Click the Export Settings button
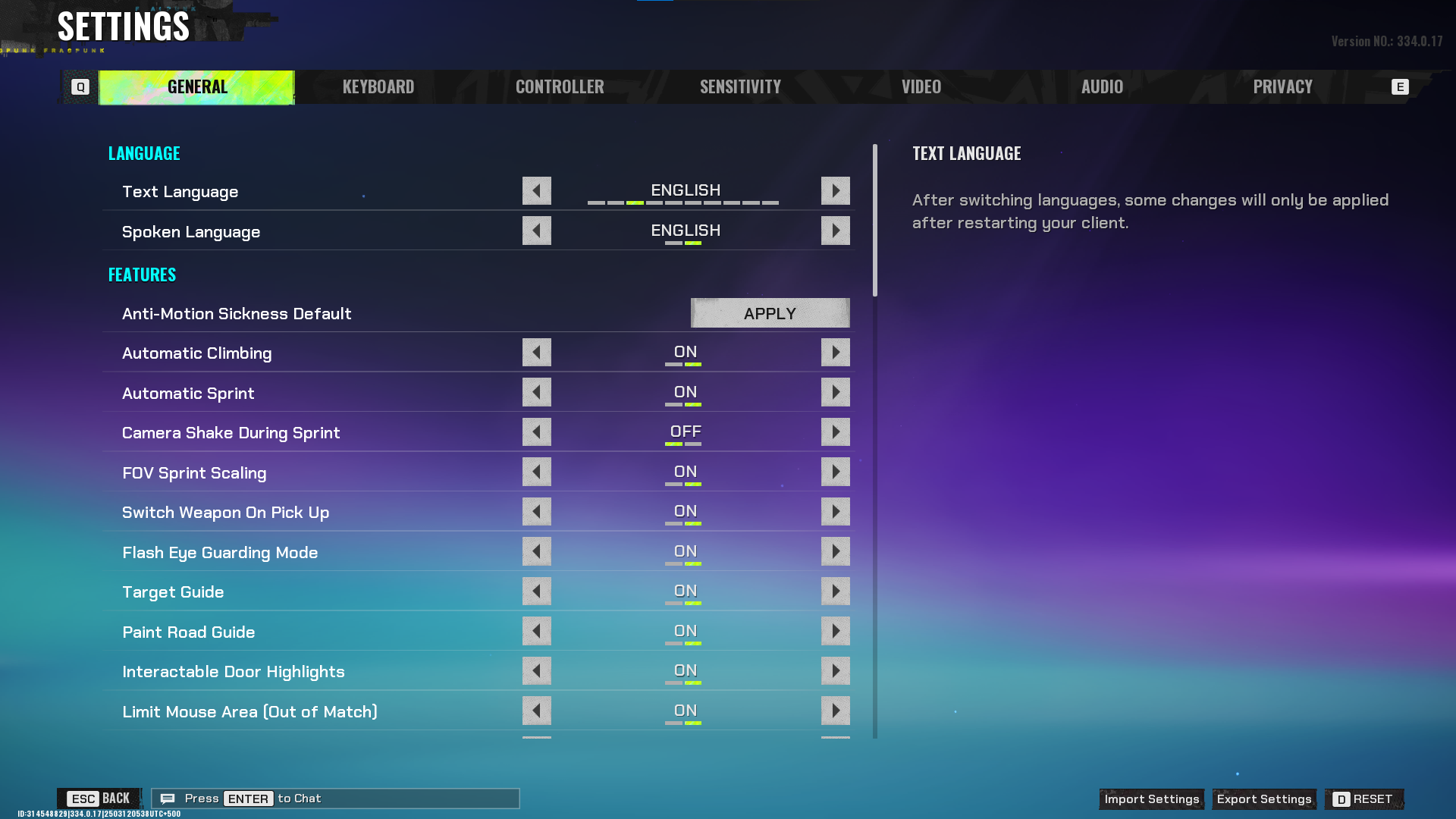 pyautogui.click(x=1263, y=799)
